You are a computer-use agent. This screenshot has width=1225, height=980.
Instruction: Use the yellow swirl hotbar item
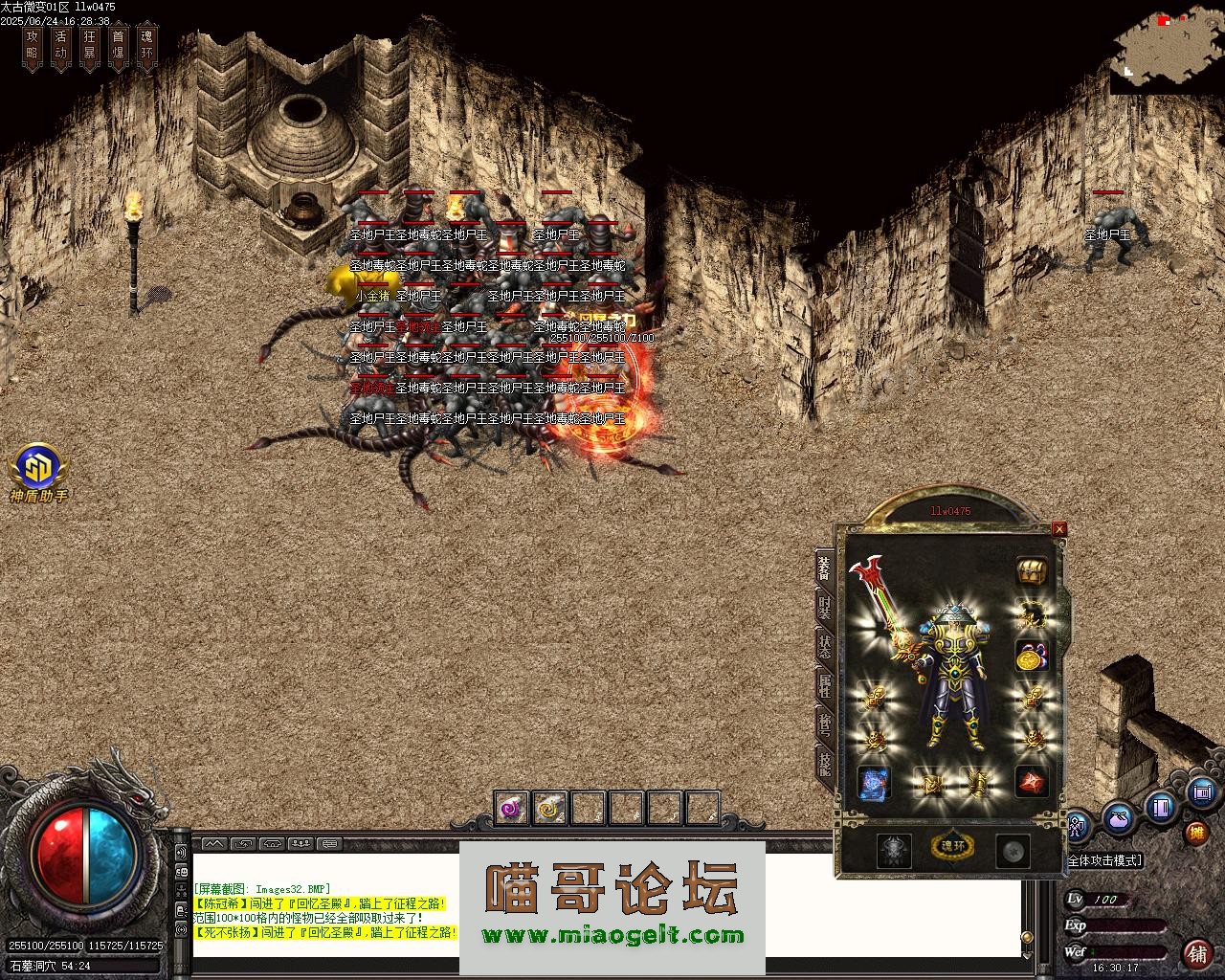(549, 809)
